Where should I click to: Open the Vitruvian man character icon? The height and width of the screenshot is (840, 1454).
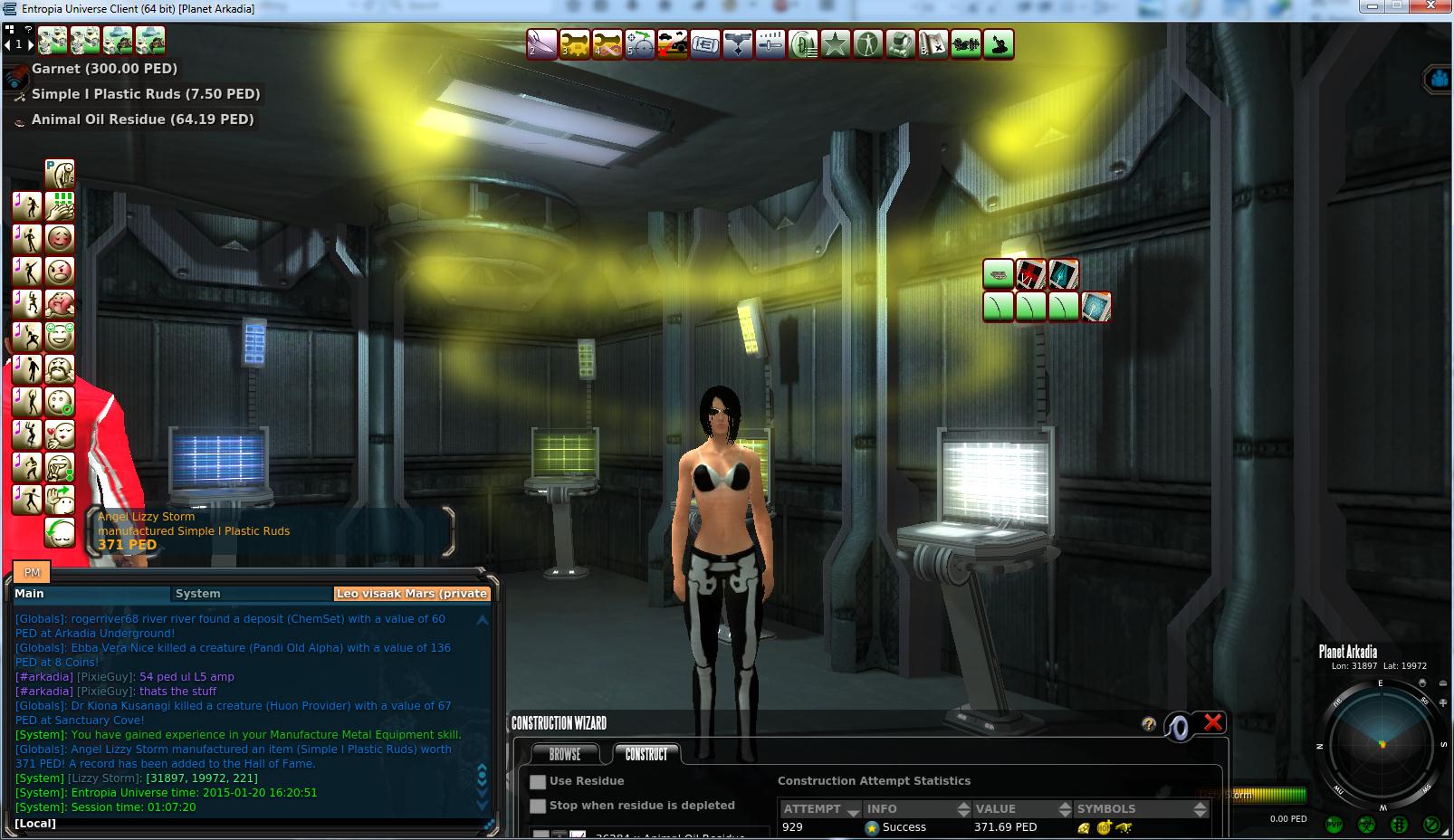[x=868, y=43]
